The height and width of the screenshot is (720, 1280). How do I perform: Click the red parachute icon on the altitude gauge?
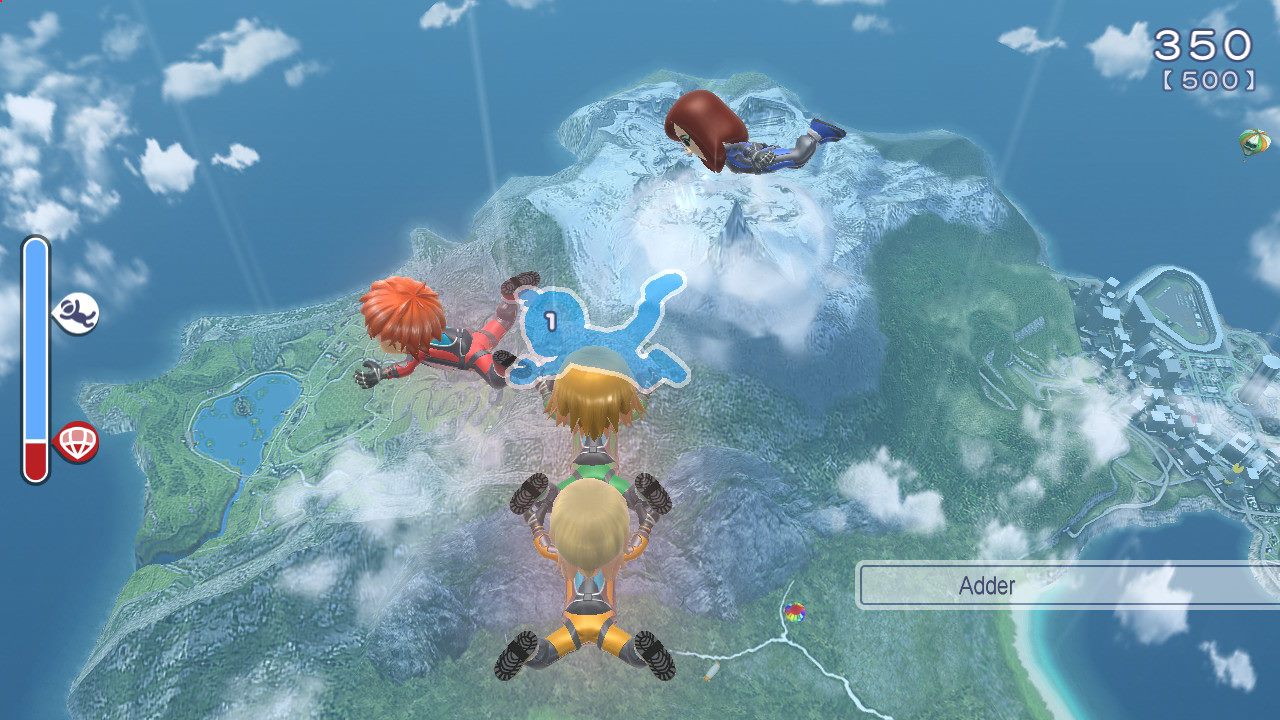(76, 441)
